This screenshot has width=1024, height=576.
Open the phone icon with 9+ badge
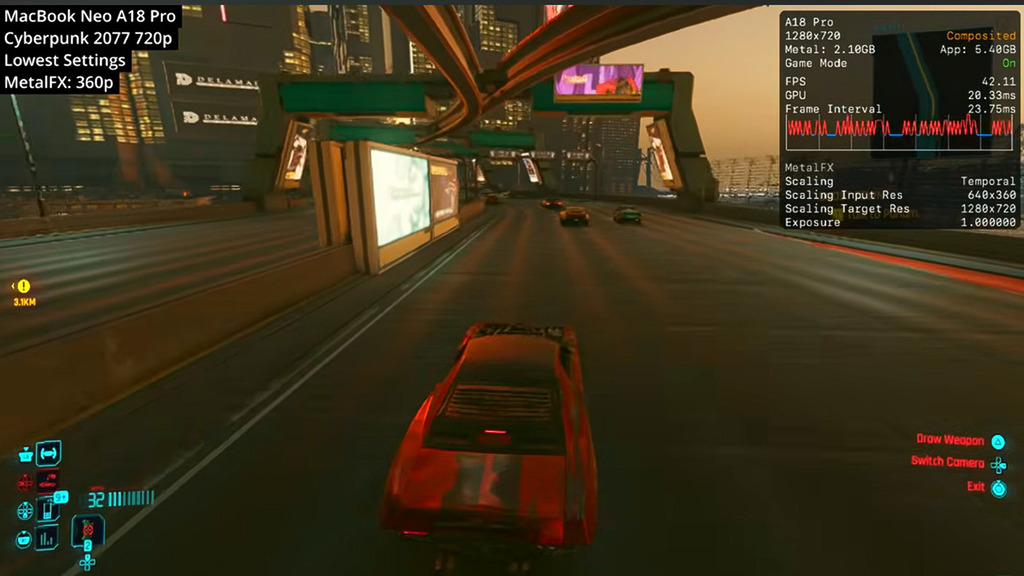pyautogui.click(x=49, y=507)
